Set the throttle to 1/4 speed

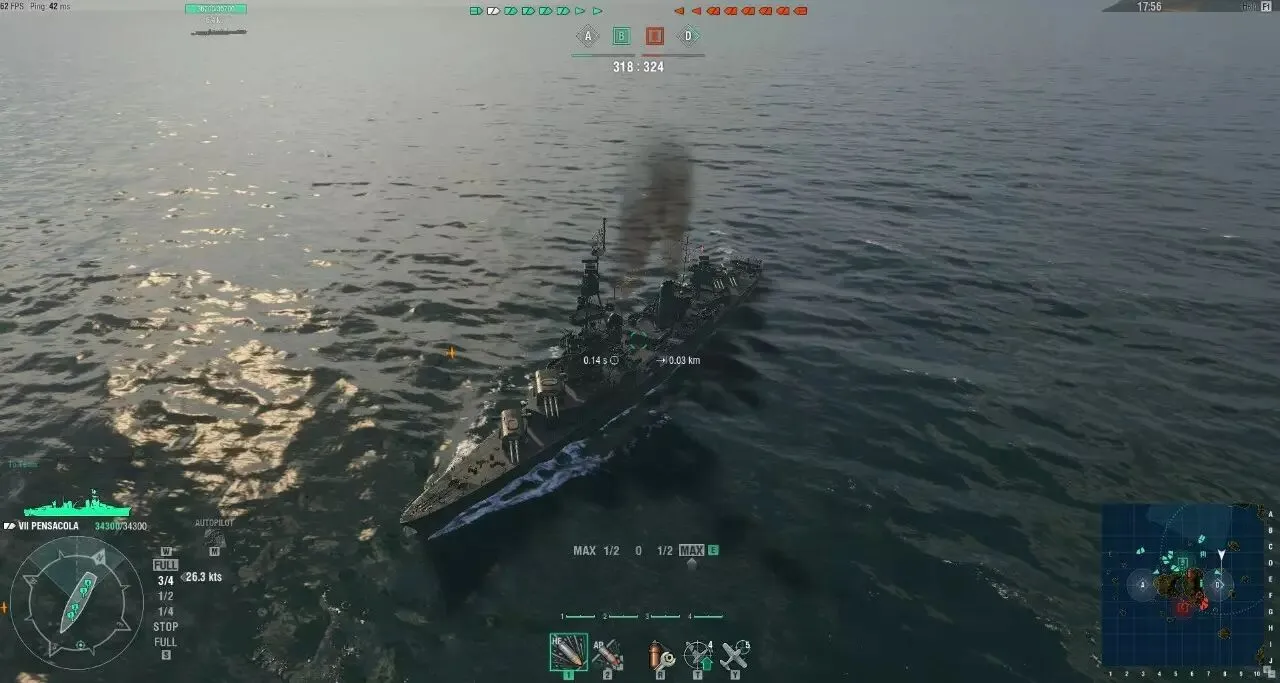(166, 611)
